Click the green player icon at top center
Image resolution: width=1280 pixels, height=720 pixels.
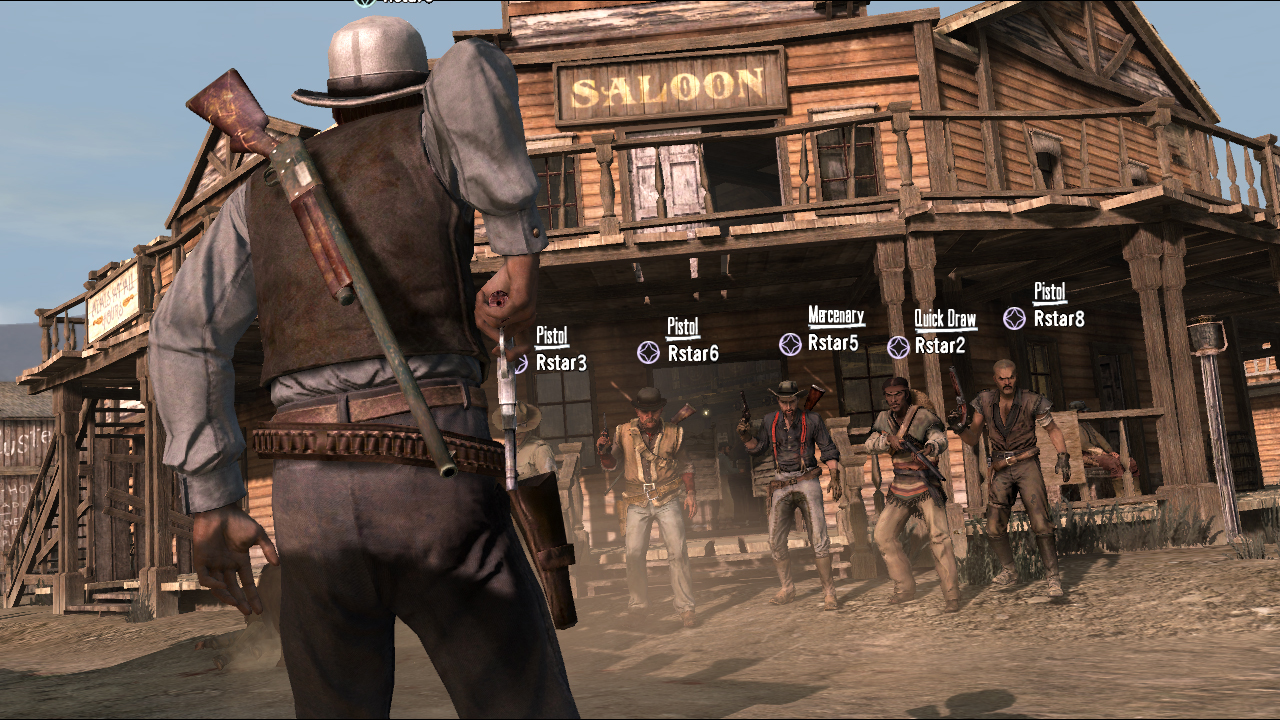[x=363, y=4]
